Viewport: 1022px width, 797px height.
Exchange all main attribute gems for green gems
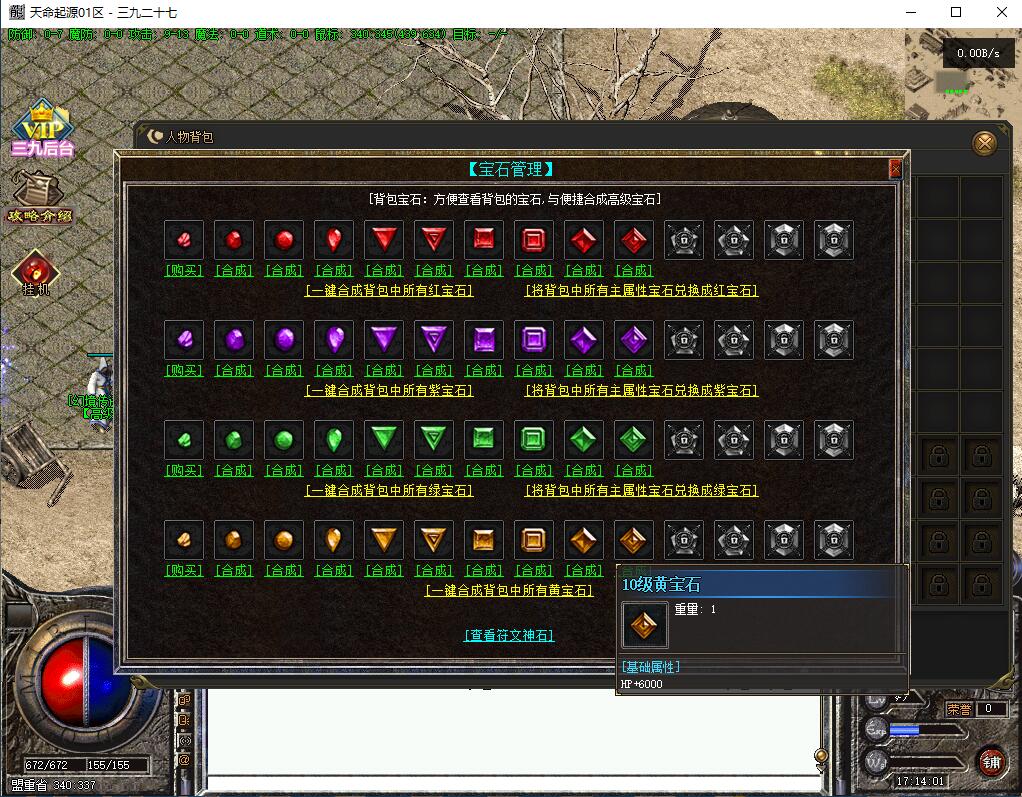coord(641,491)
